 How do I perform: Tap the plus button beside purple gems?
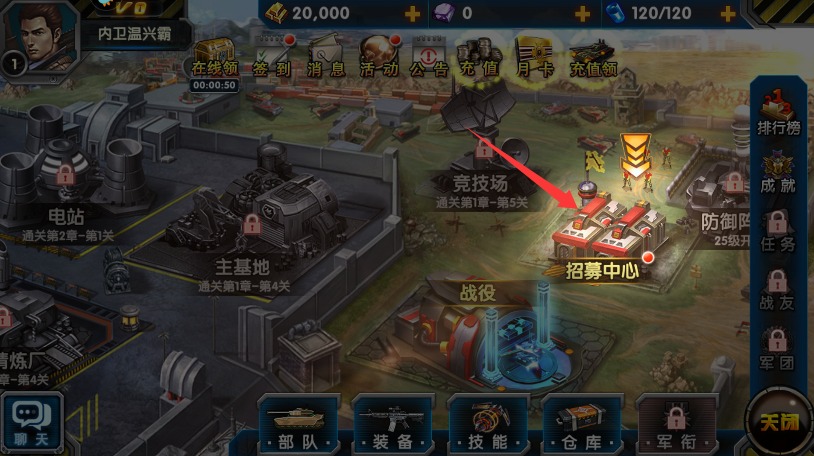pyautogui.click(x=583, y=14)
